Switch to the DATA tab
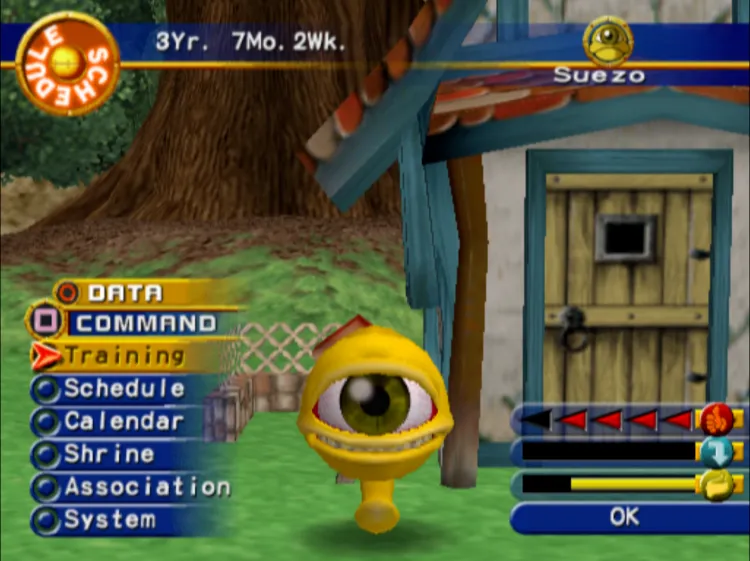This screenshot has height=561, width=750. 124,293
